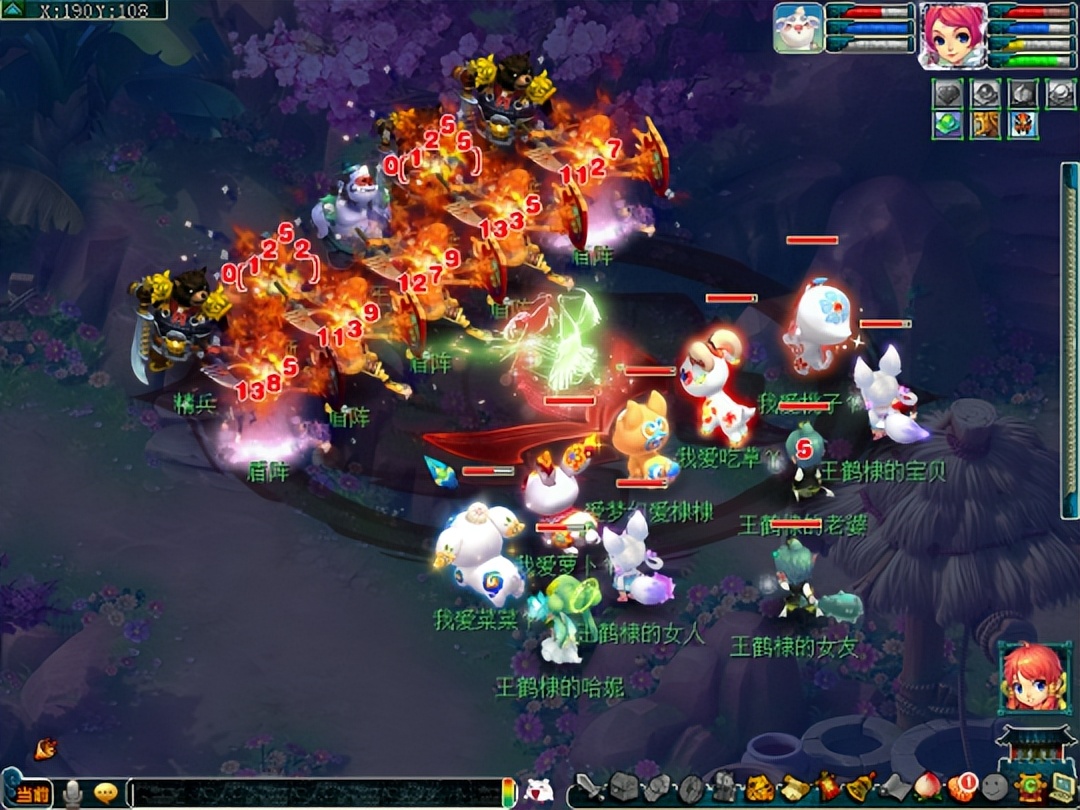Click the gray smiley face friends icon

(x=994, y=788)
